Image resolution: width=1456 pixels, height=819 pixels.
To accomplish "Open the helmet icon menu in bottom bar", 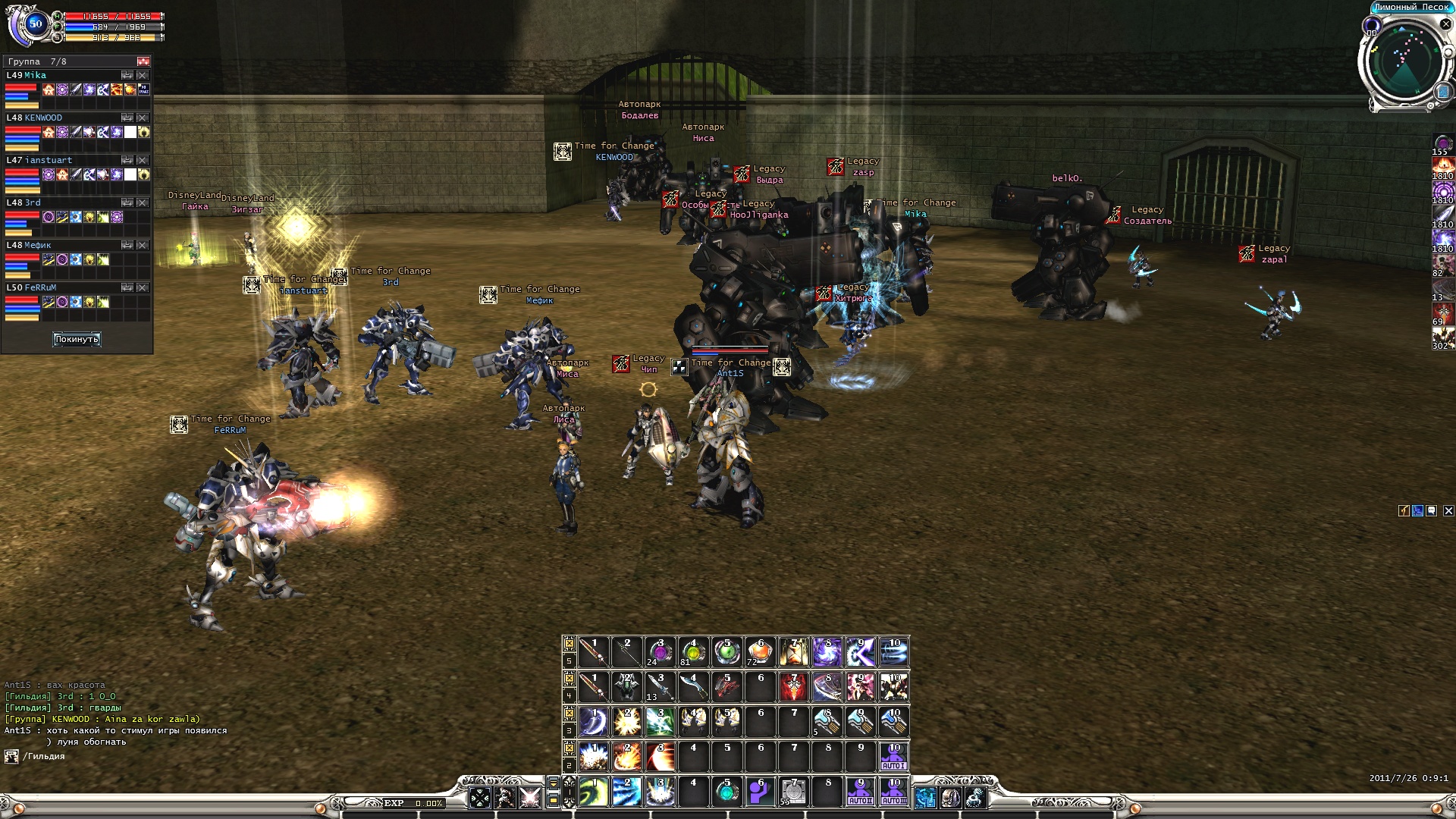I will point(950,797).
